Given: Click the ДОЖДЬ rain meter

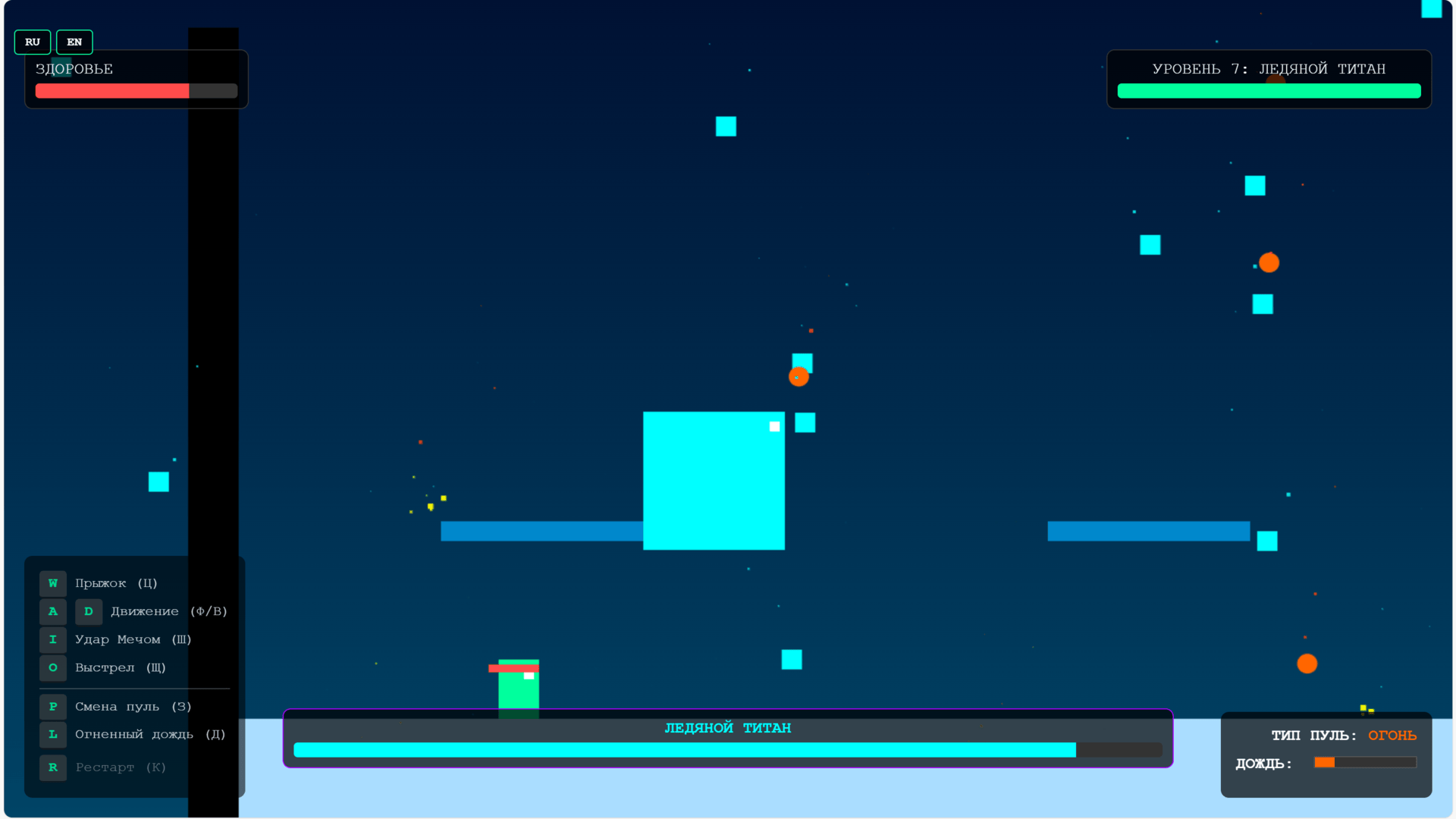Looking at the screenshot, I should coord(1365,763).
